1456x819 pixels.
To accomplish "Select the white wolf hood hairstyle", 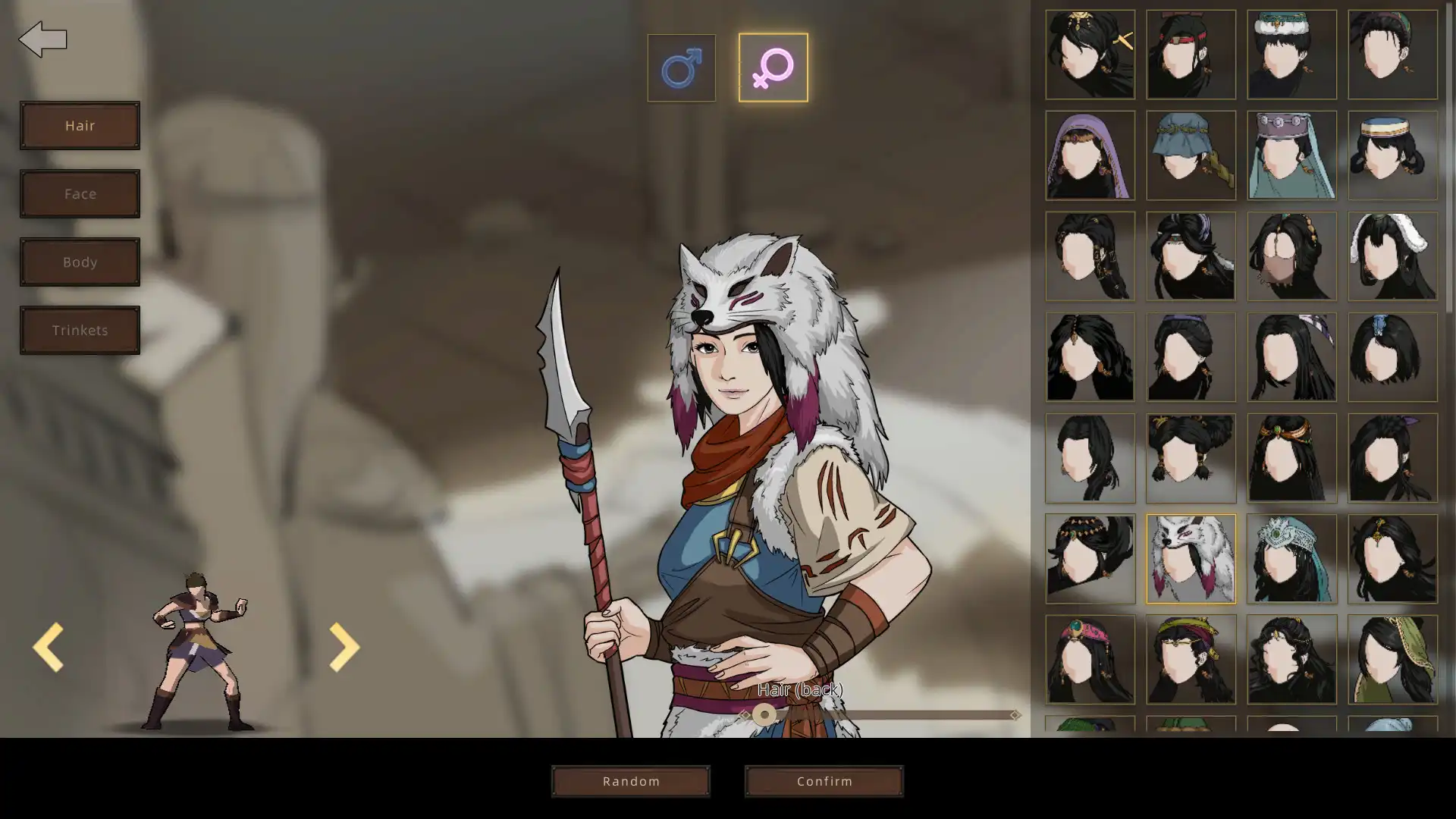I will (x=1191, y=559).
